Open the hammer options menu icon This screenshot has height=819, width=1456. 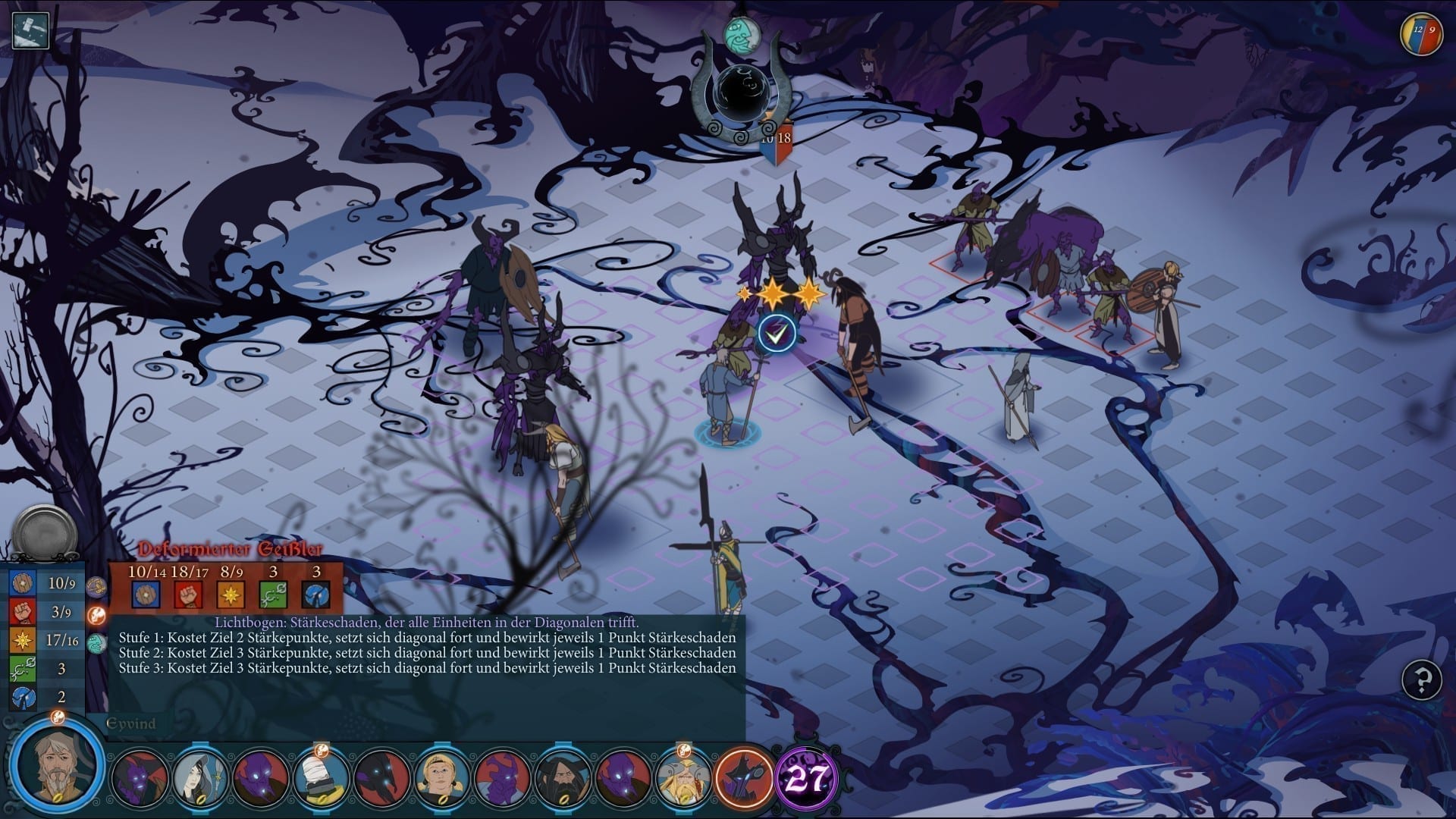[x=30, y=30]
